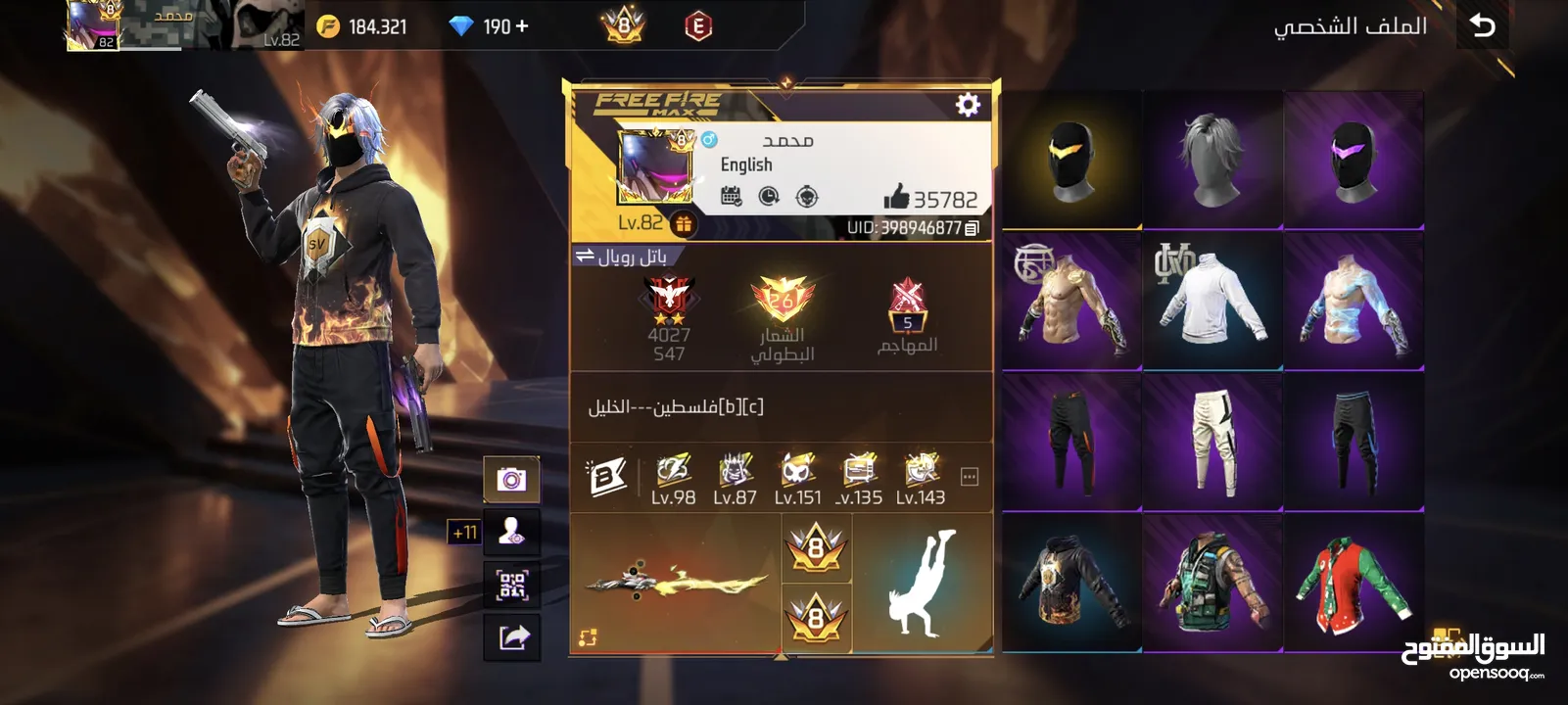This screenshot has height=705, width=1568.
Task: Open the character avatar button
Action: coord(511,532)
